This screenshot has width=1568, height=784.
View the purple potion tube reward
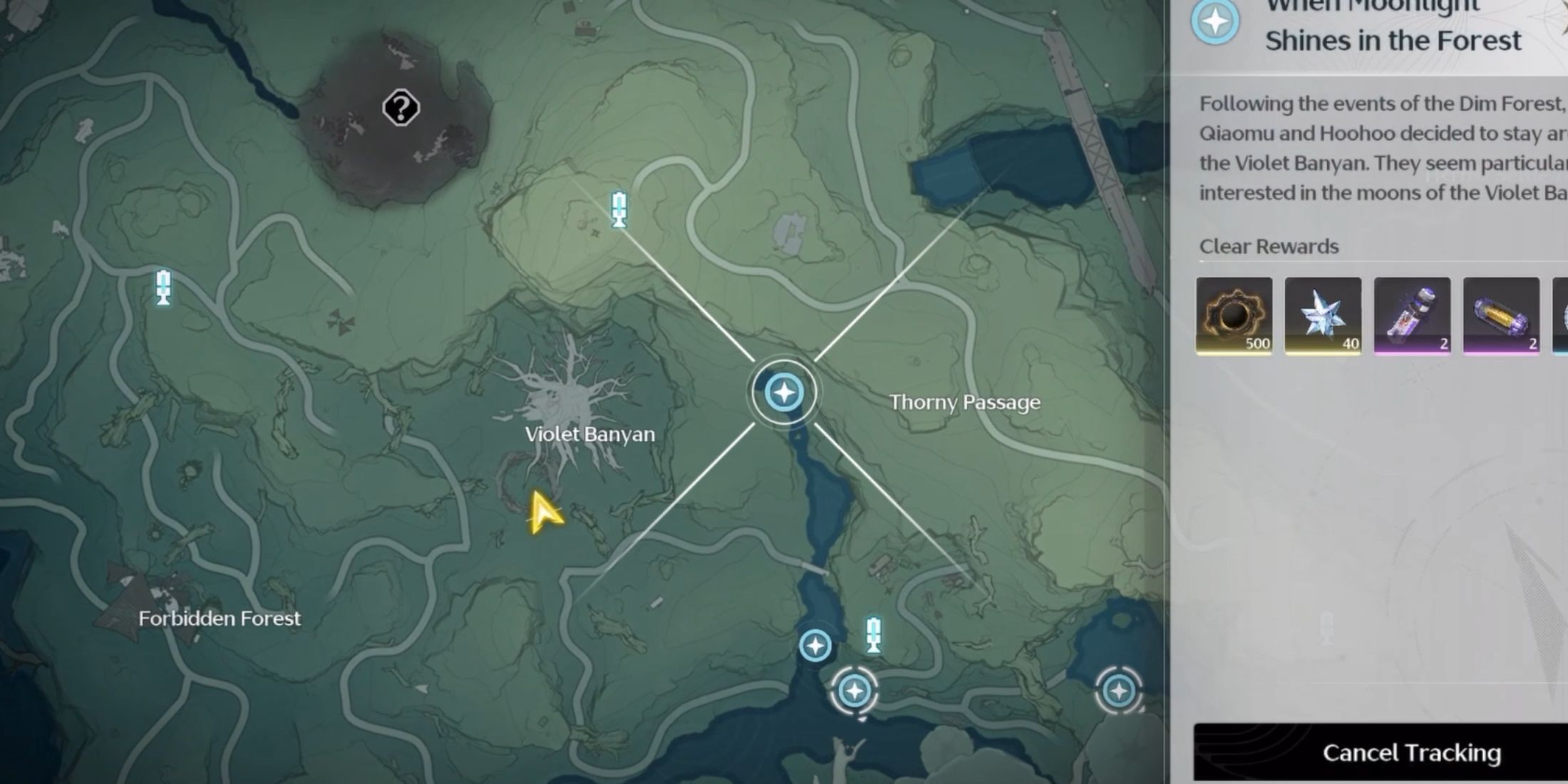click(1412, 316)
